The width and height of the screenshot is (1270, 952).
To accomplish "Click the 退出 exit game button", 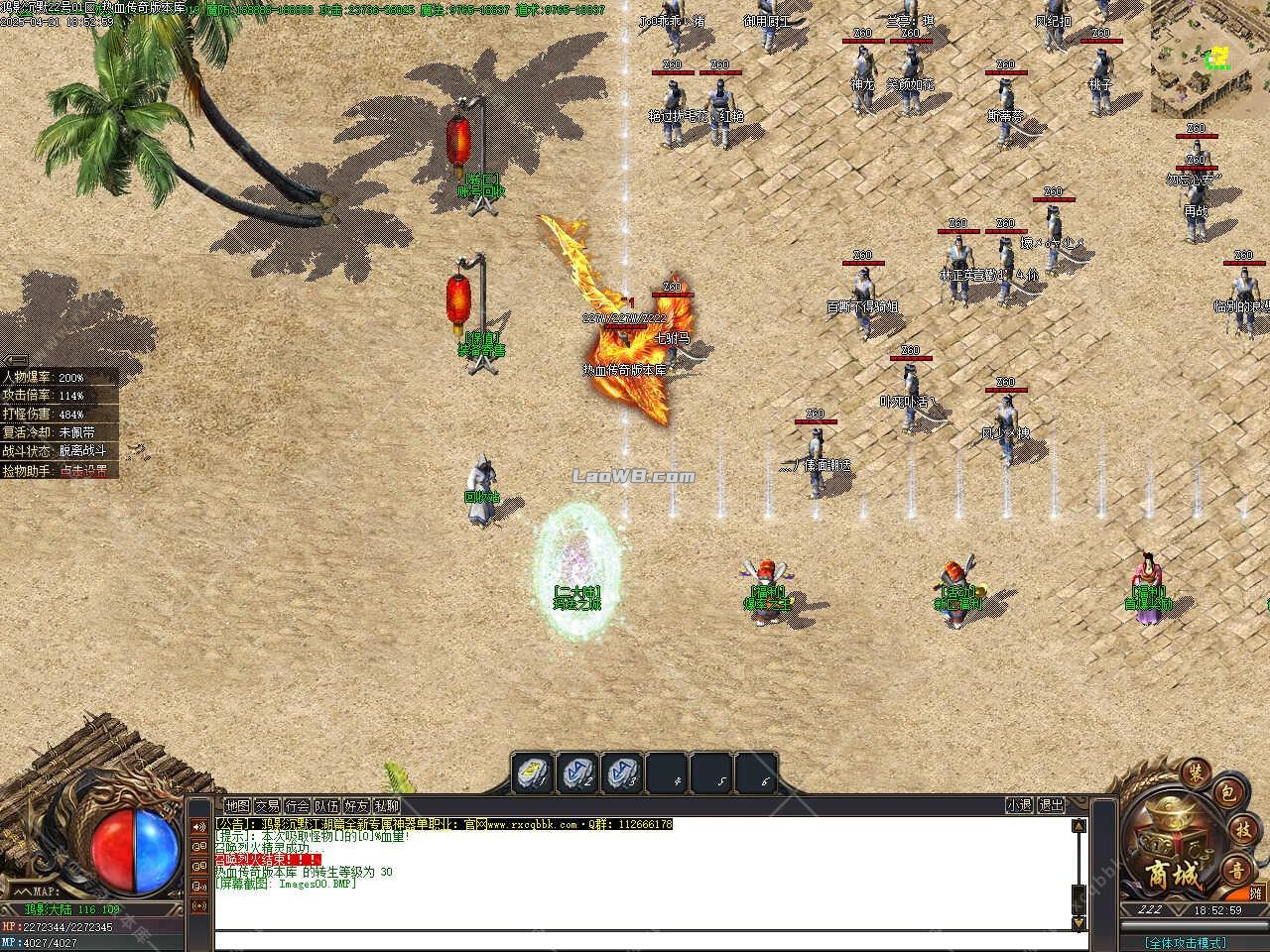I will coord(1051,805).
